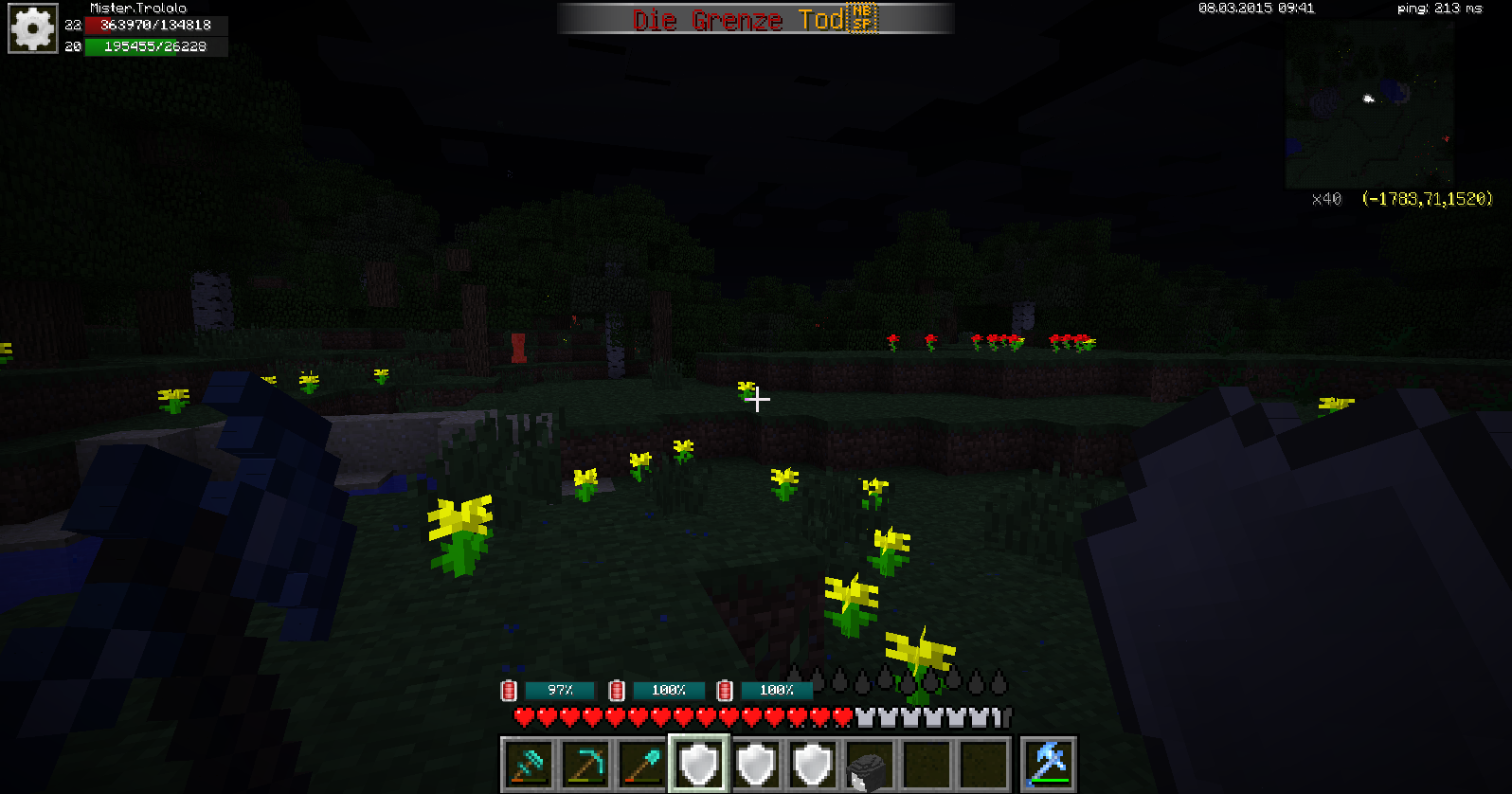Open the gear settings icon

(33, 29)
